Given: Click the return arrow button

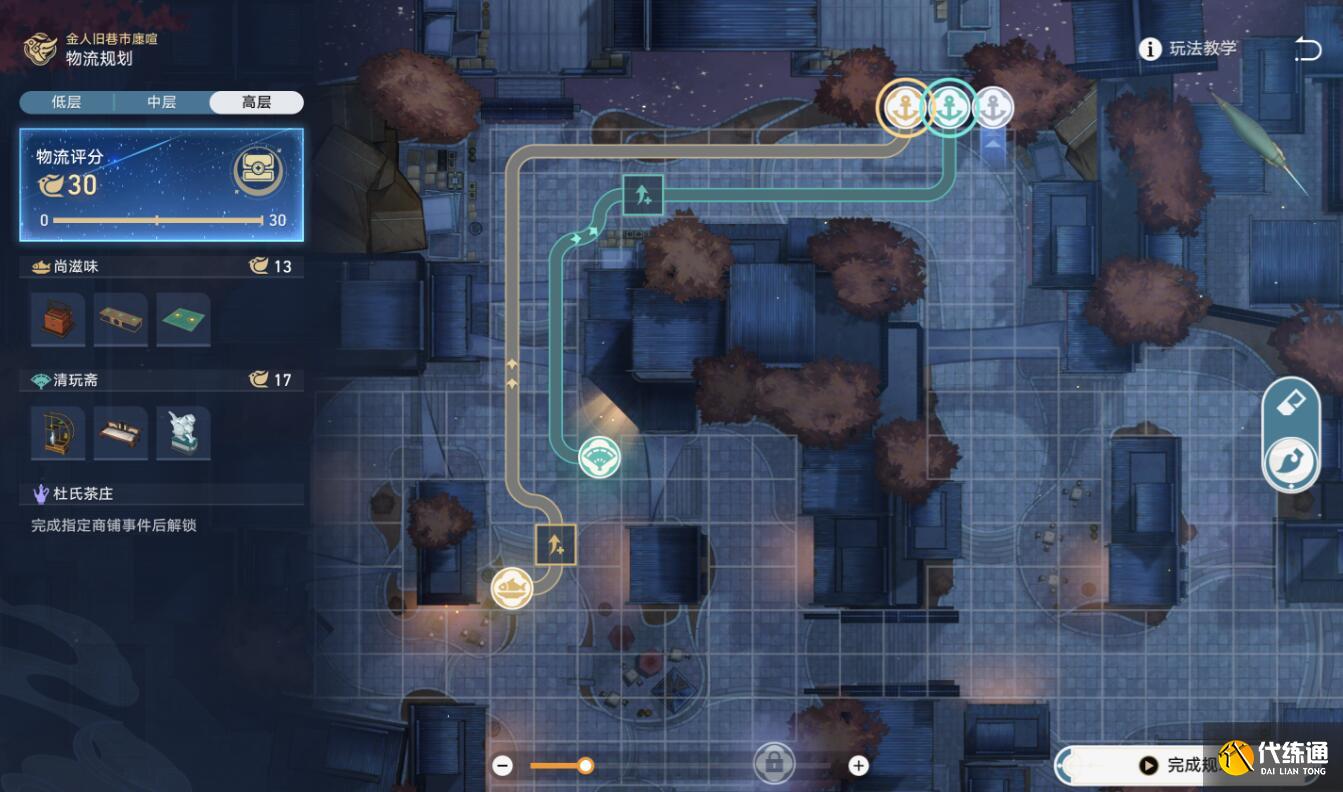Looking at the screenshot, I should (1307, 49).
